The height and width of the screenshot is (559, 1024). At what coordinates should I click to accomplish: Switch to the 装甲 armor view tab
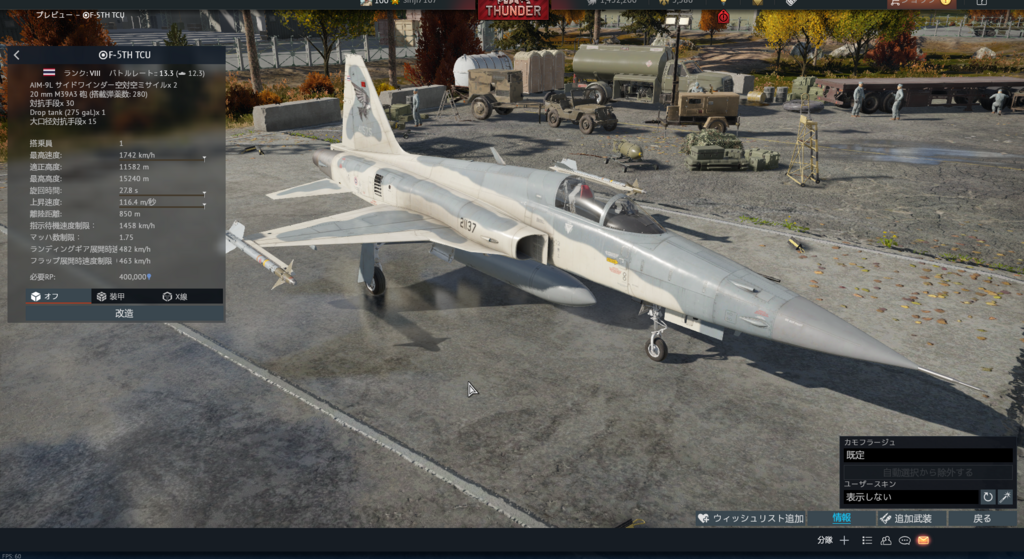pos(109,296)
